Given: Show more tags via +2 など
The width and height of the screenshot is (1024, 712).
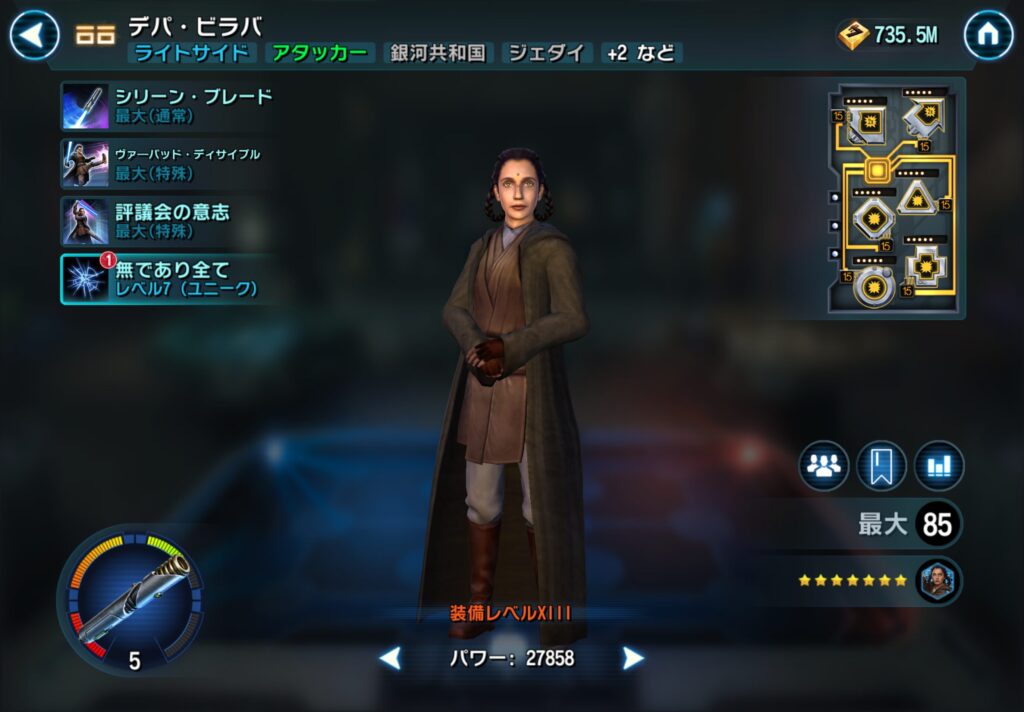Looking at the screenshot, I should (641, 53).
